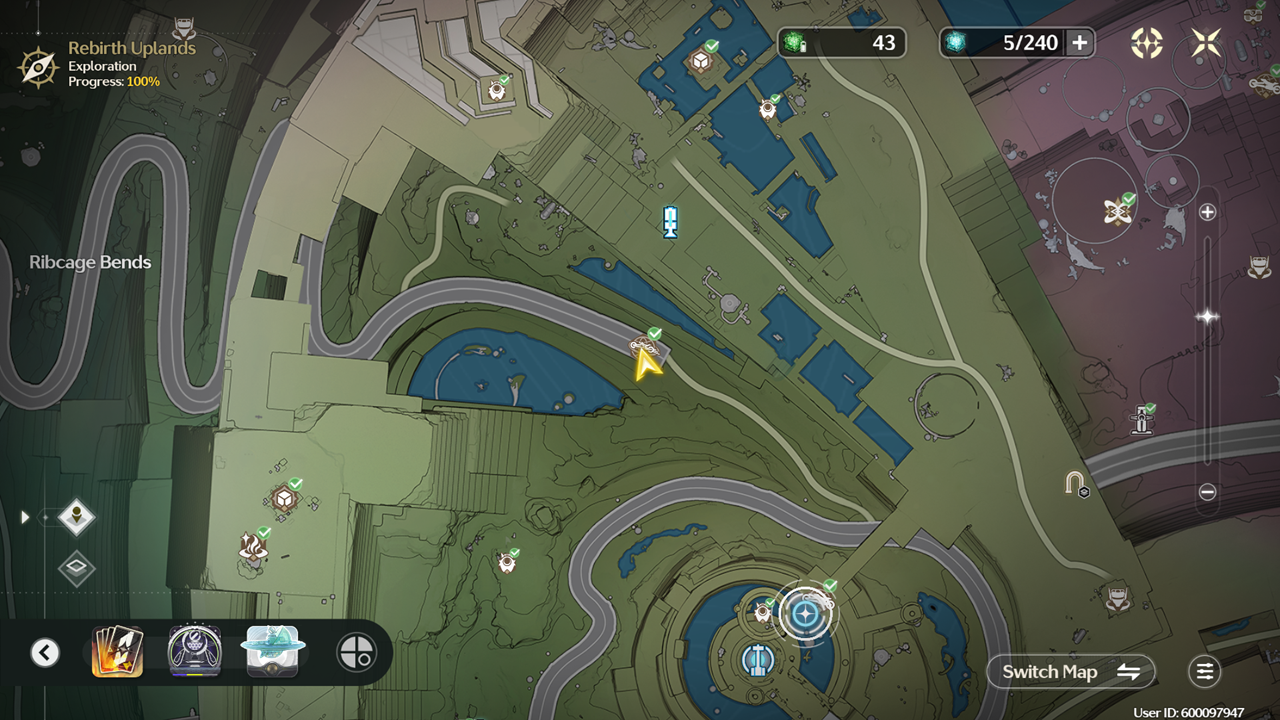The width and height of the screenshot is (1280, 720).
Task: Zoom out with the map slider minus button
Action: [x=1207, y=492]
